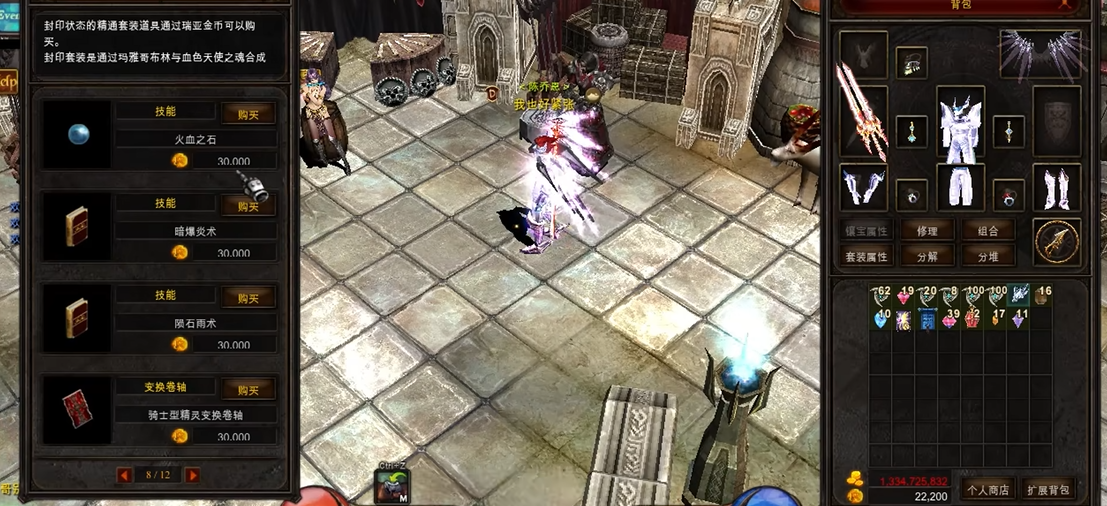Select the equipped white body armor
Screen dimensions: 1107x506
(960, 123)
